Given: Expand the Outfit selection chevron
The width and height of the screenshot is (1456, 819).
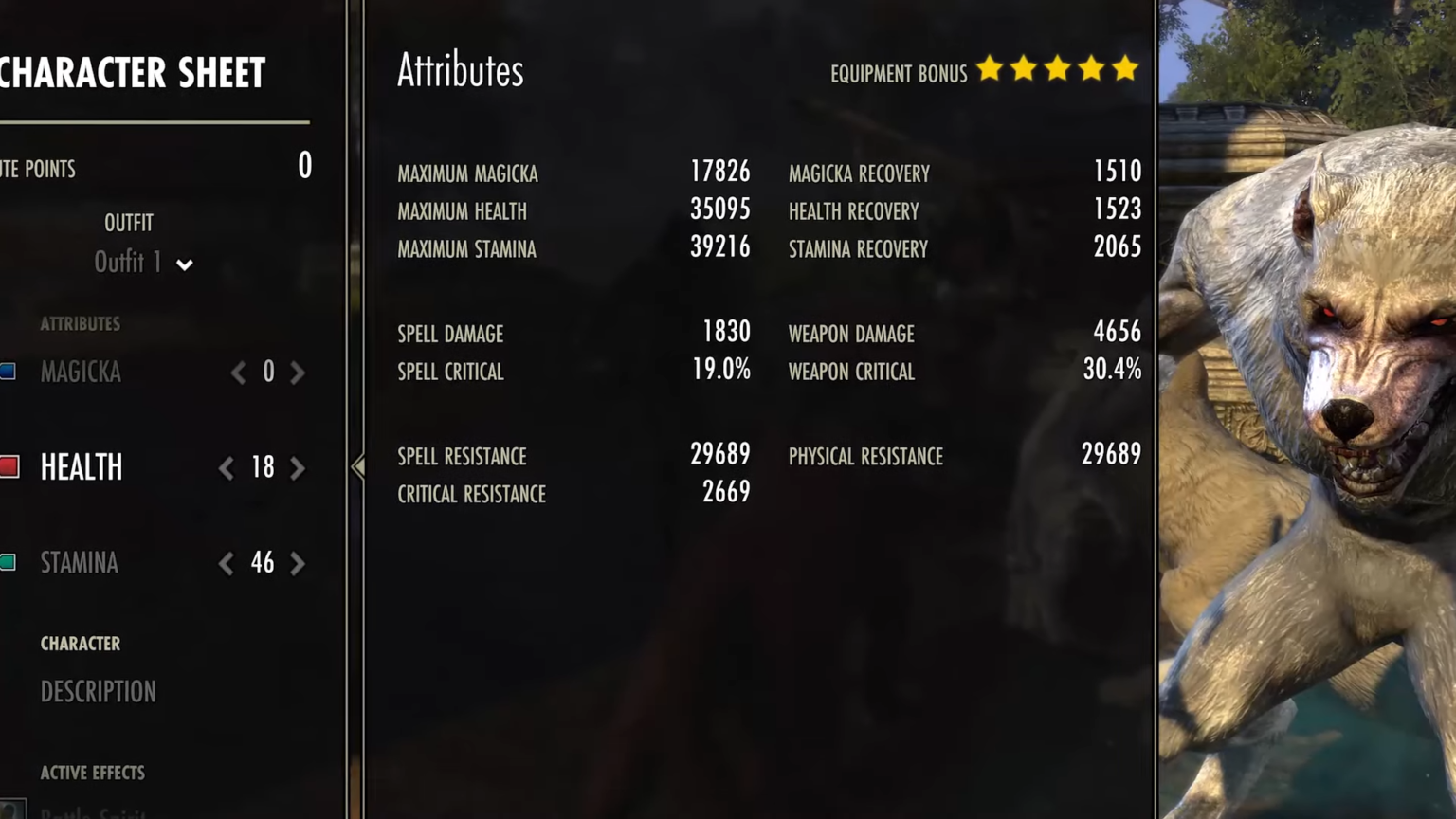Looking at the screenshot, I should (185, 265).
